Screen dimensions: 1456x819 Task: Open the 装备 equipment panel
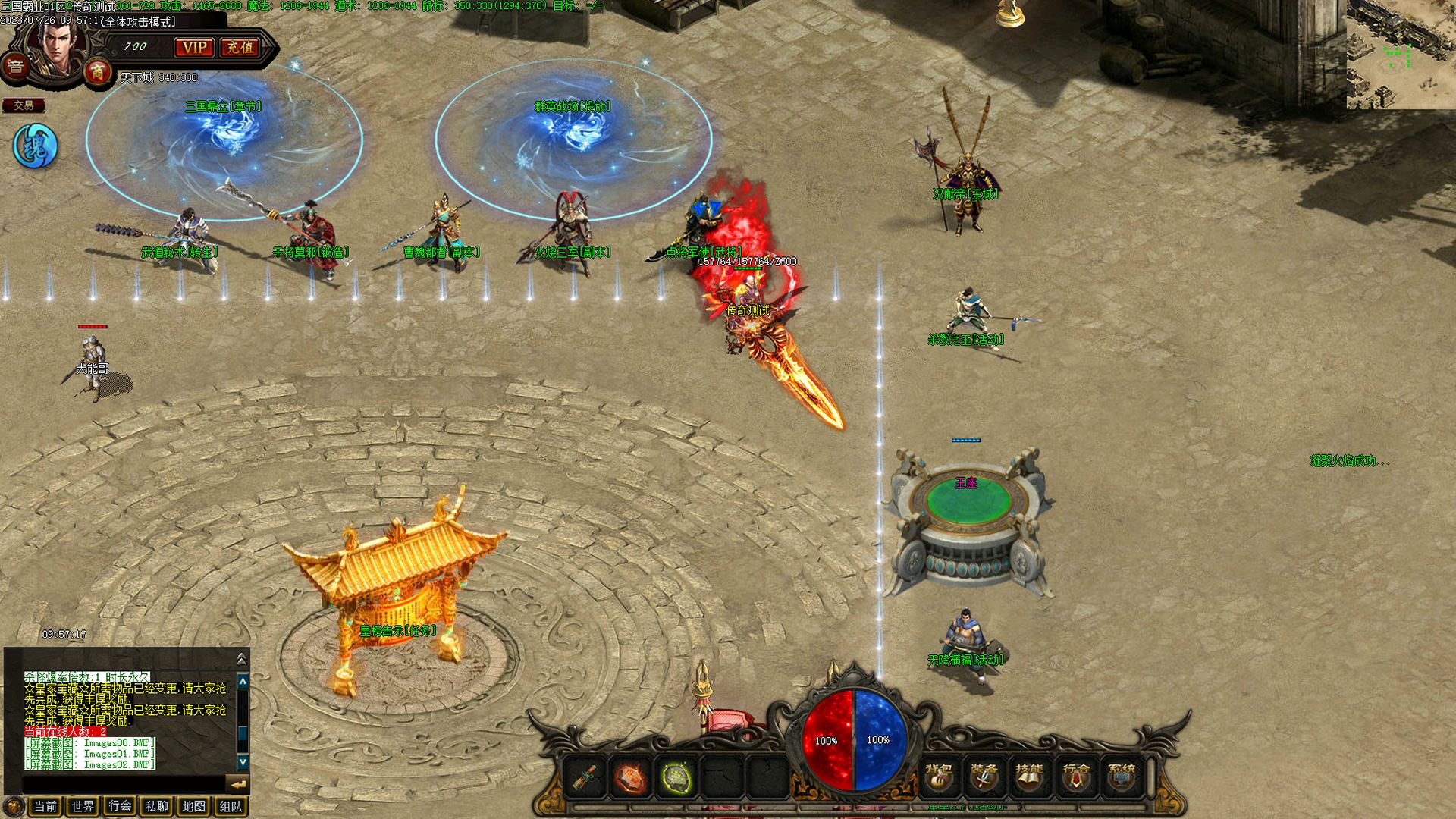(984, 777)
